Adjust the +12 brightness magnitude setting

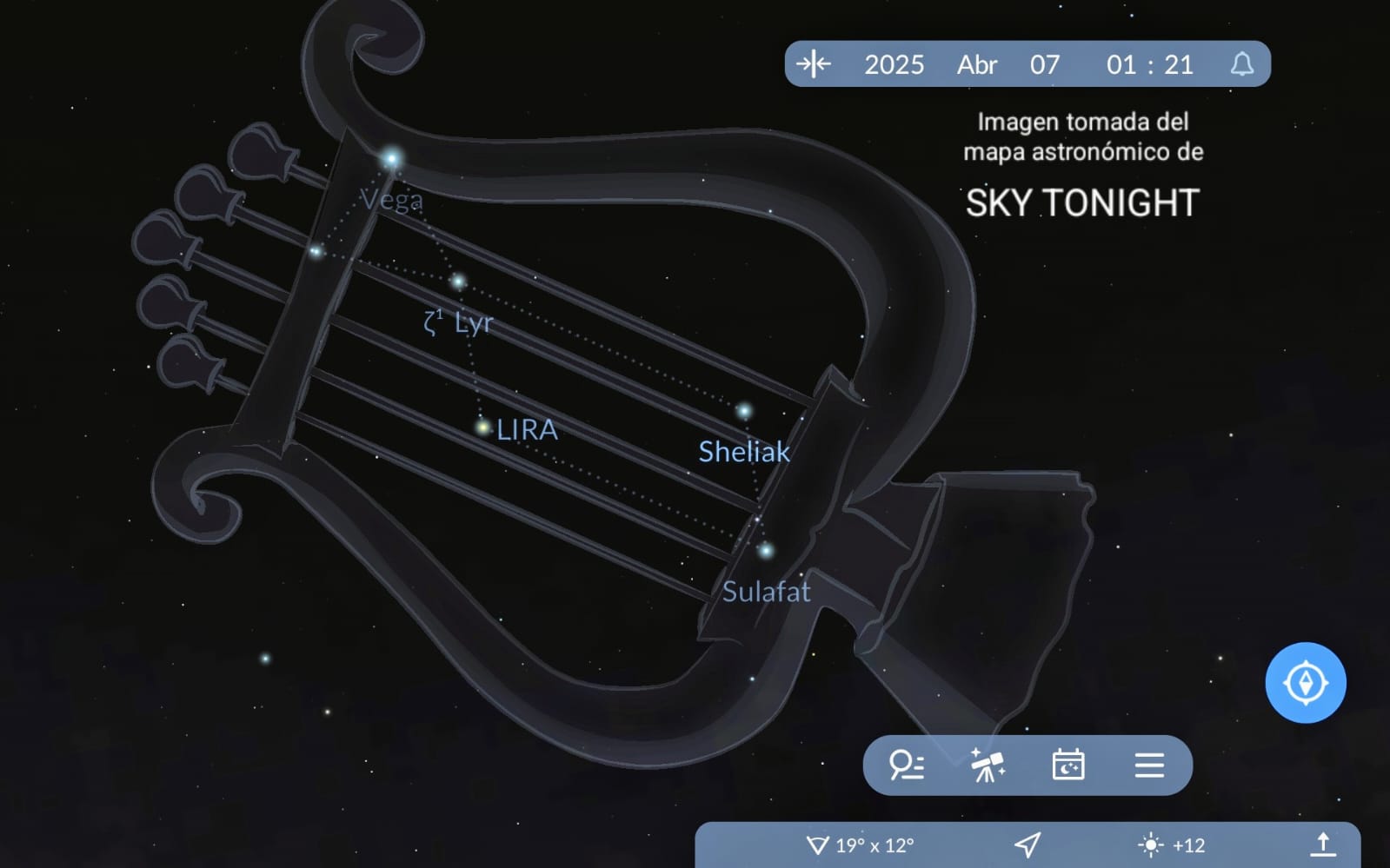(1171, 845)
